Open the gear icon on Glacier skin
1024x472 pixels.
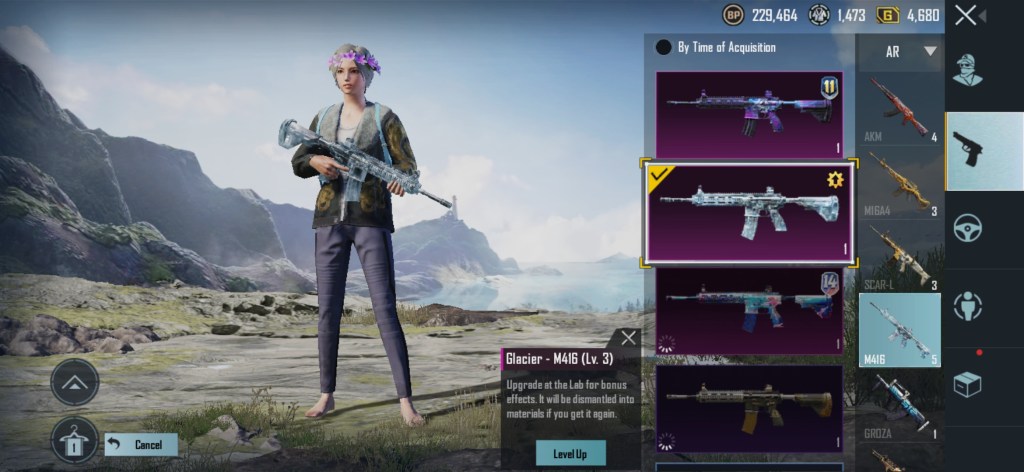point(833,180)
